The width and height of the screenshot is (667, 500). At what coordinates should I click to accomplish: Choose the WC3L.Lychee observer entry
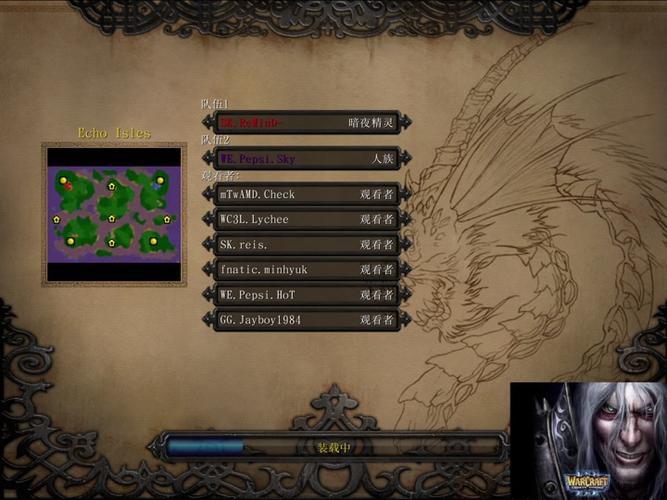pos(306,219)
